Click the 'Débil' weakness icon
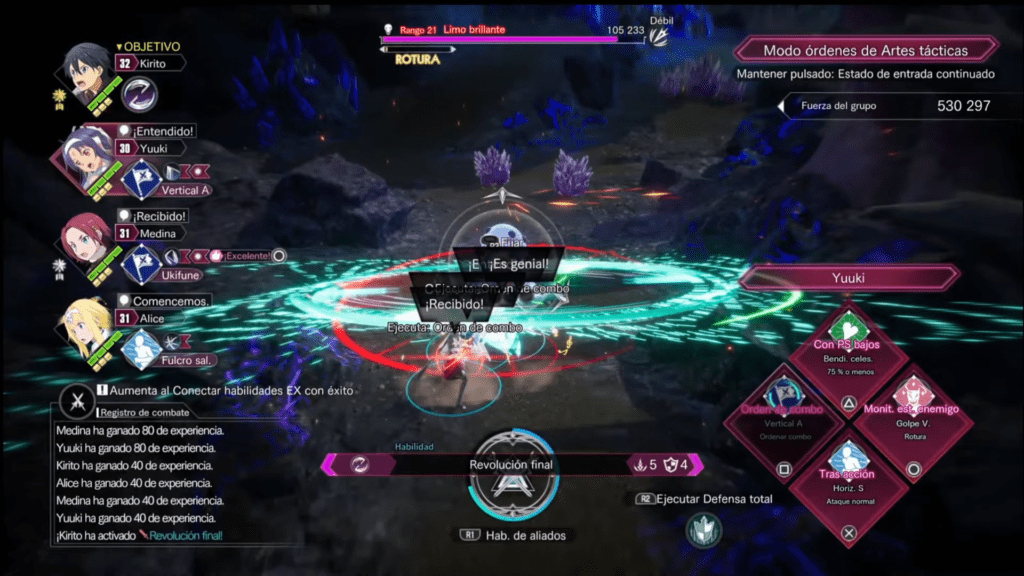The height and width of the screenshot is (576, 1024). [659, 36]
